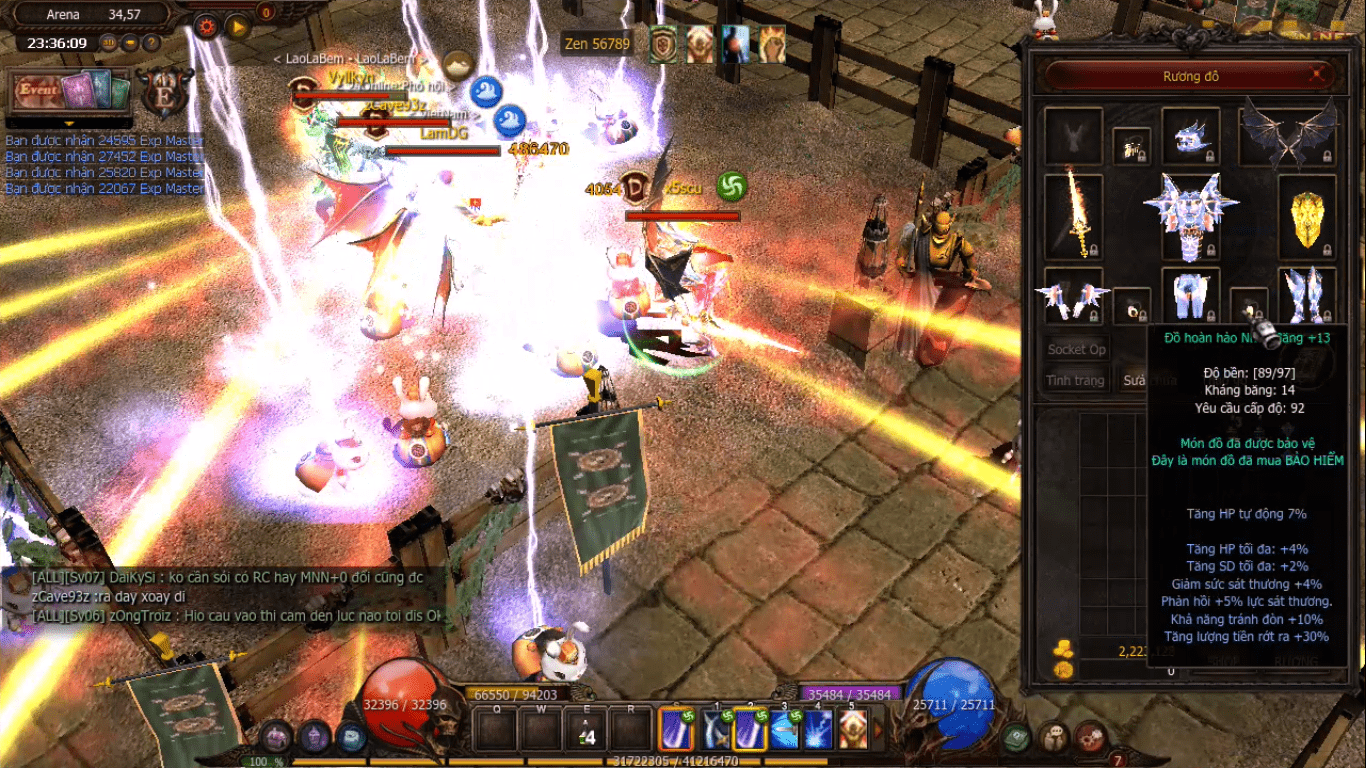The height and width of the screenshot is (768, 1366).
Task: Click the Tình trạng button
Action: [x=1075, y=380]
